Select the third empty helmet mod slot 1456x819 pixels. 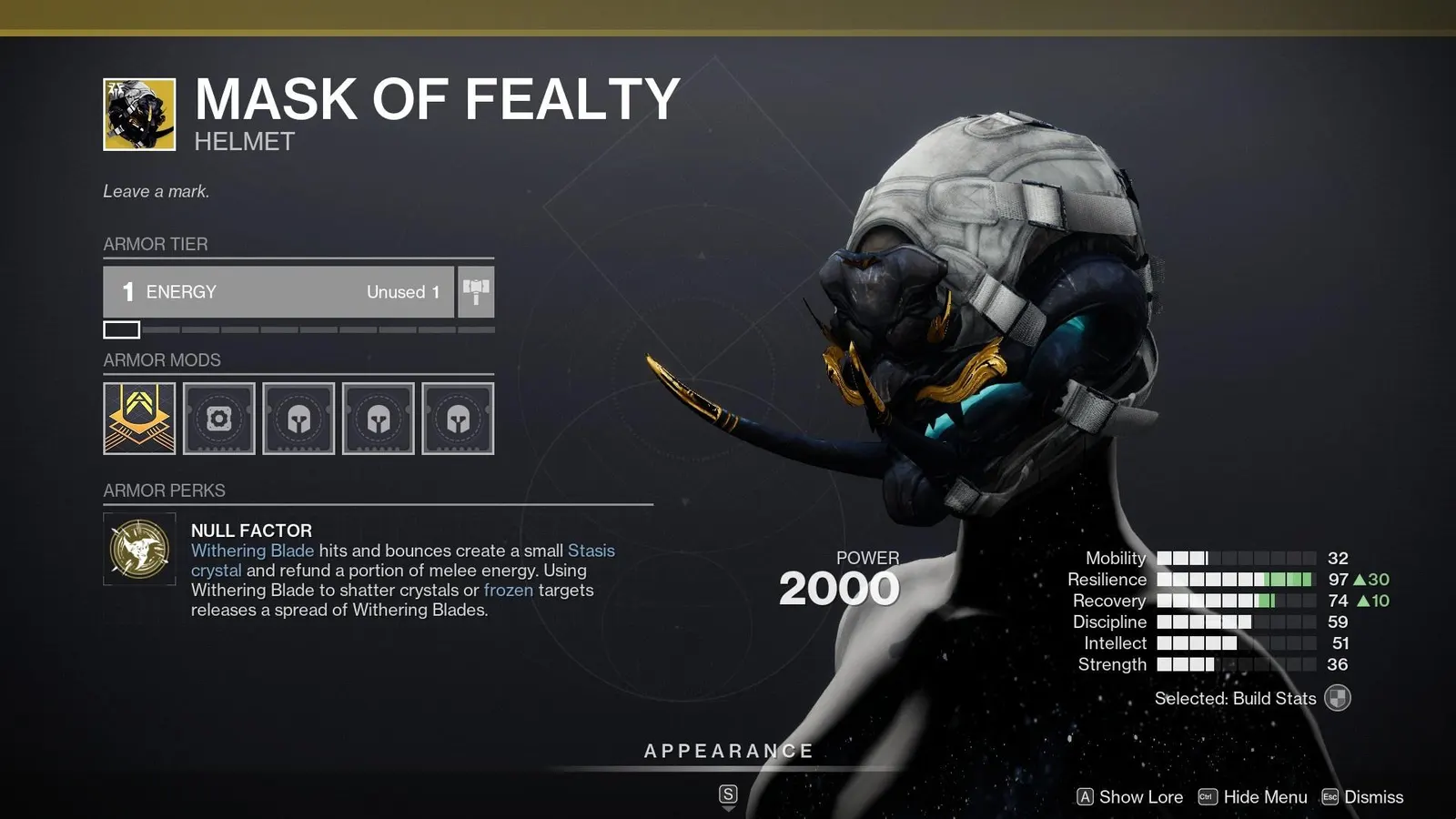tap(298, 418)
